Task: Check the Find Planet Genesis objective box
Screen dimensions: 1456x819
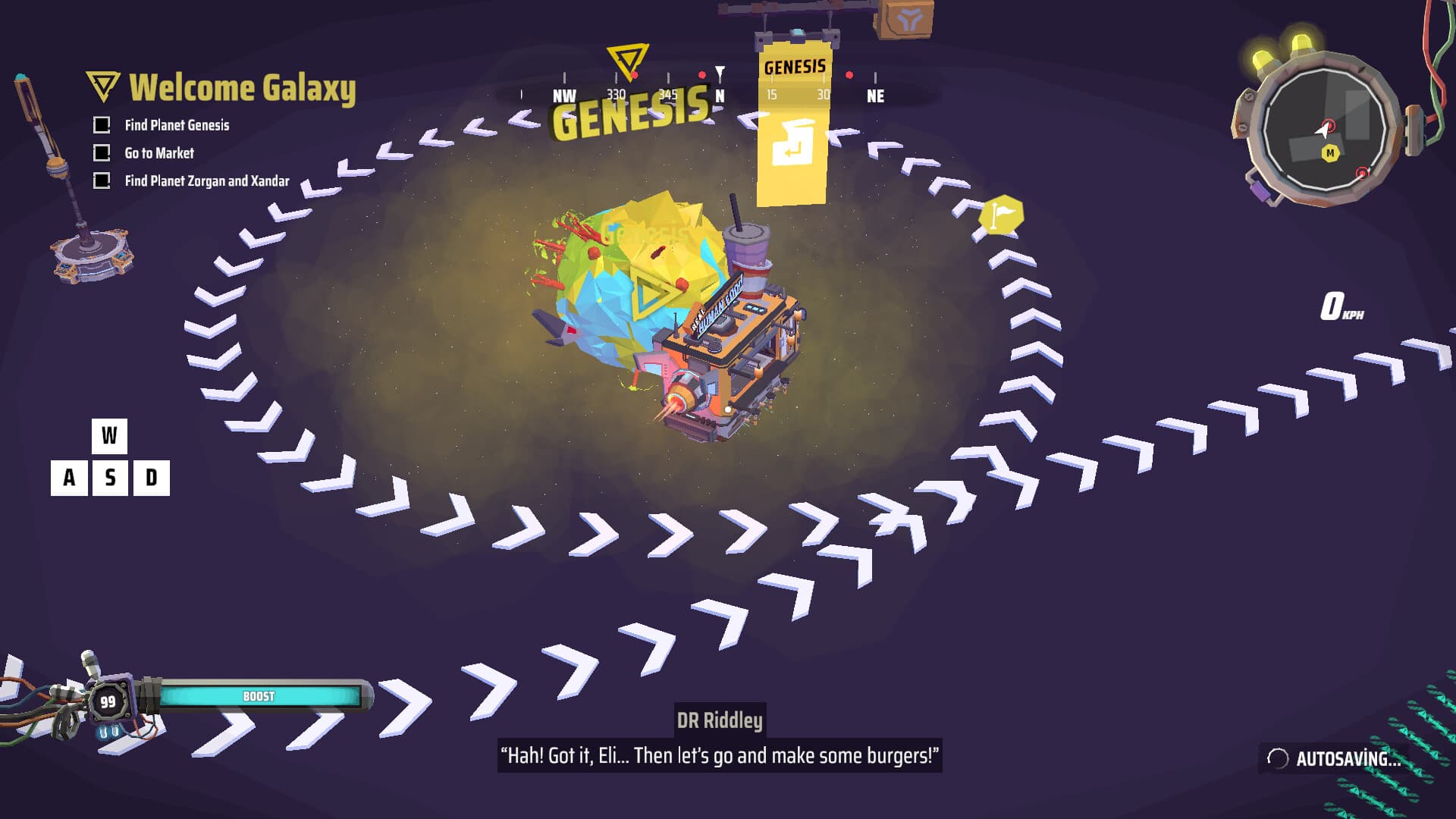Action: pos(101,125)
